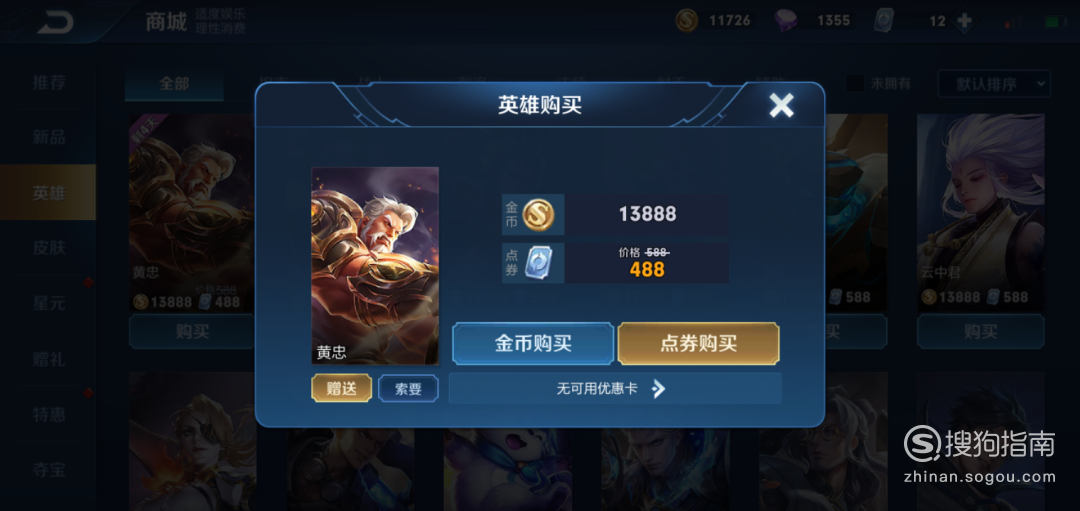Screen dimensions: 1080x511
Task: Click 购买 under the 云中君 hero card
Action: point(980,331)
